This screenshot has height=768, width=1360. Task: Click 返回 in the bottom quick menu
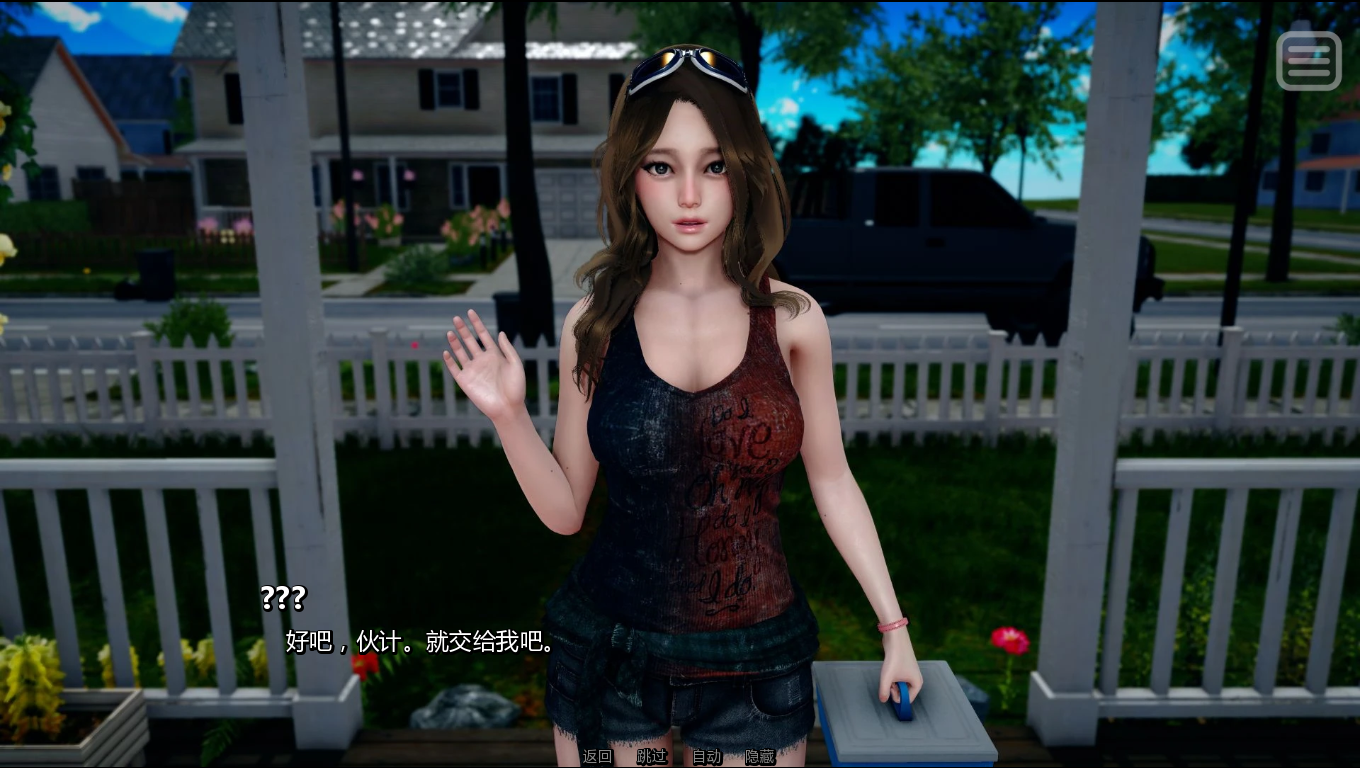tap(594, 757)
